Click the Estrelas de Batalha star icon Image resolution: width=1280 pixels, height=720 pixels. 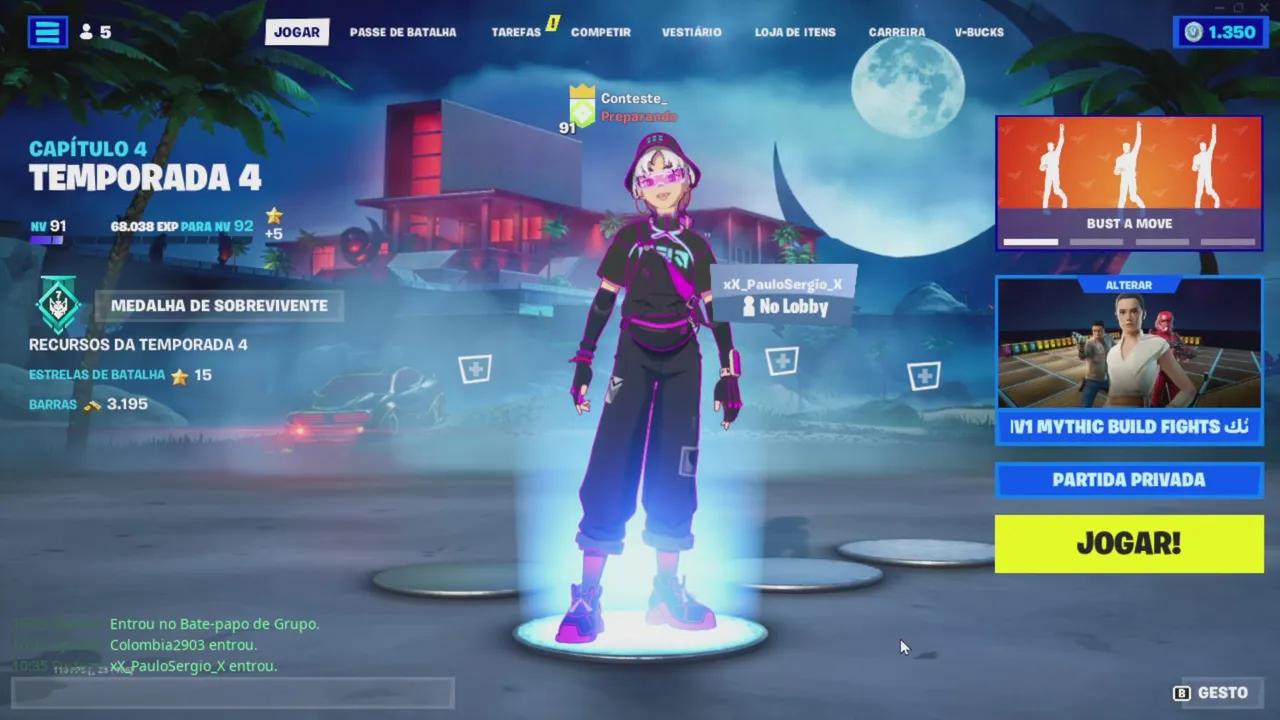click(x=180, y=374)
